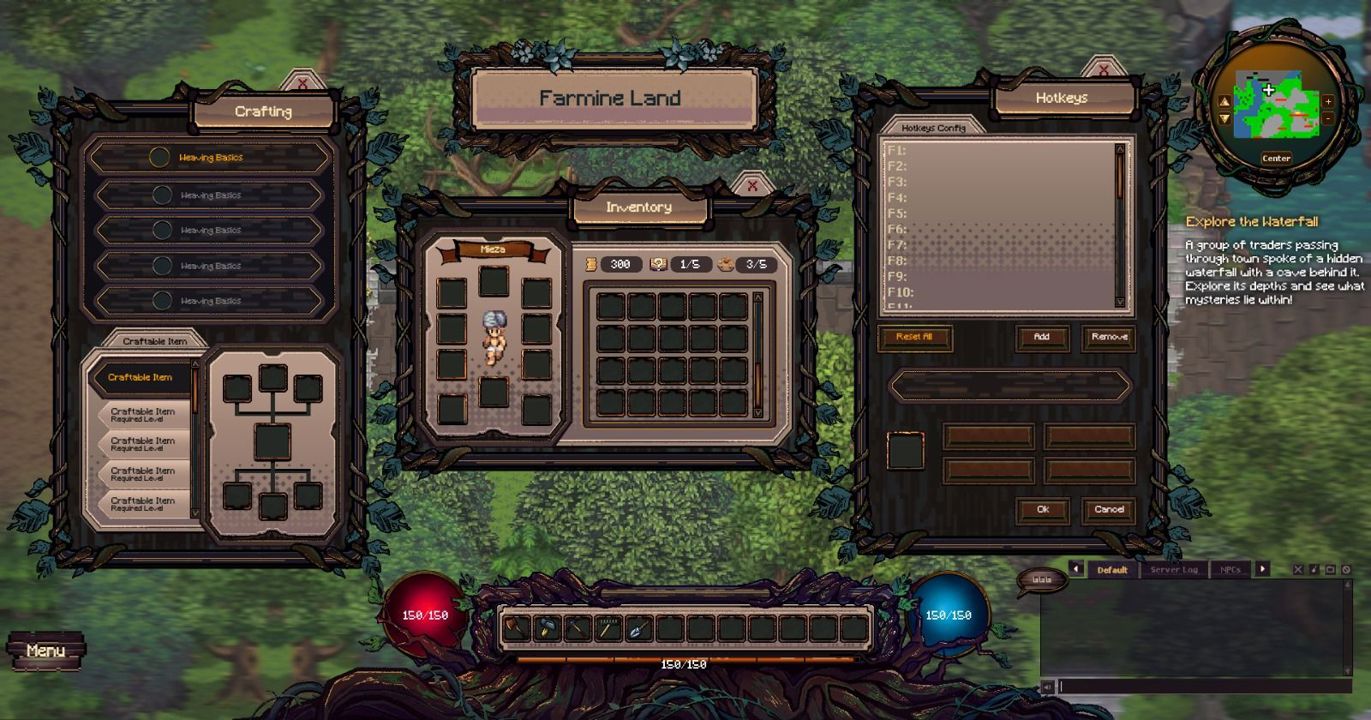Zoom out the minimap with minus button
The height and width of the screenshot is (720, 1371).
1328,118
